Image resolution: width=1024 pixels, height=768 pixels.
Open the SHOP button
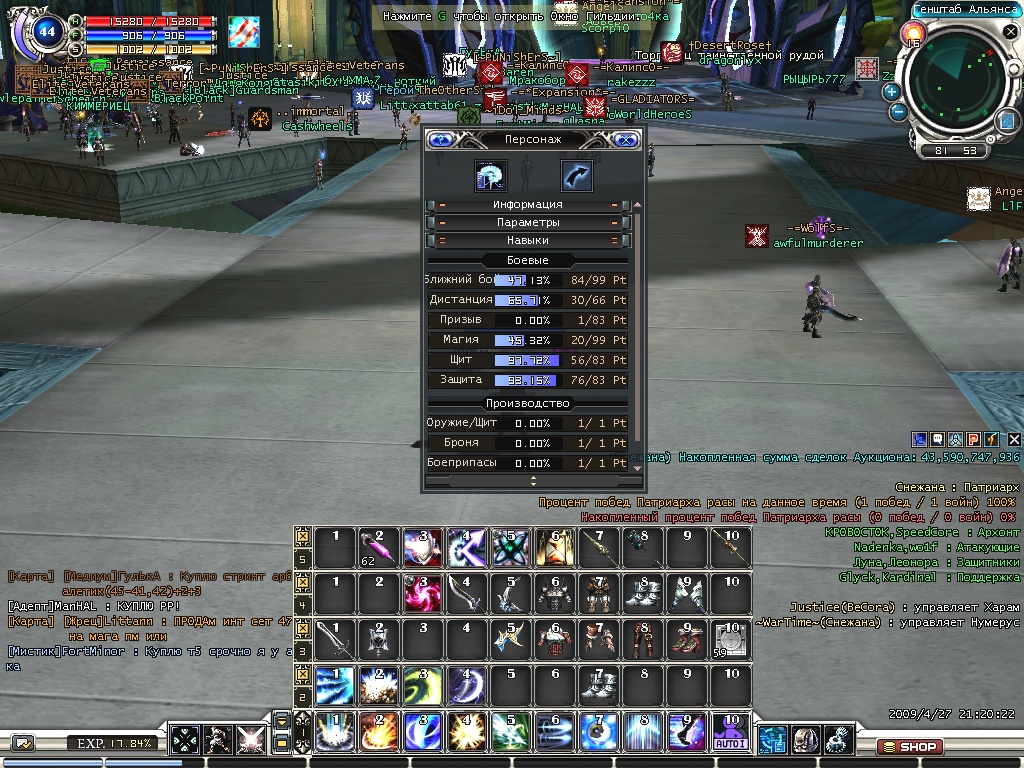coord(908,746)
